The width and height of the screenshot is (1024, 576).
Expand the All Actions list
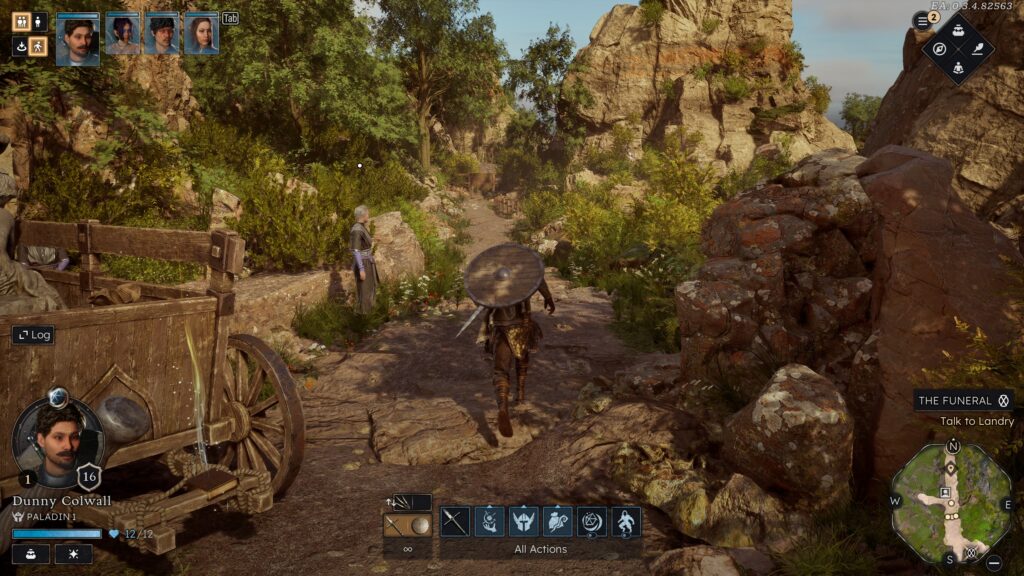pos(540,549)
